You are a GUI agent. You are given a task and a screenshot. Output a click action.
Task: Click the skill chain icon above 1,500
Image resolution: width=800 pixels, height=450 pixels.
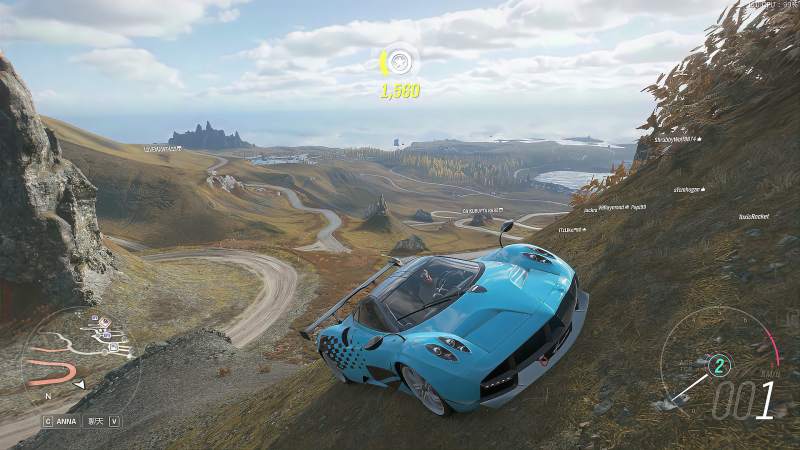(400, 62)
